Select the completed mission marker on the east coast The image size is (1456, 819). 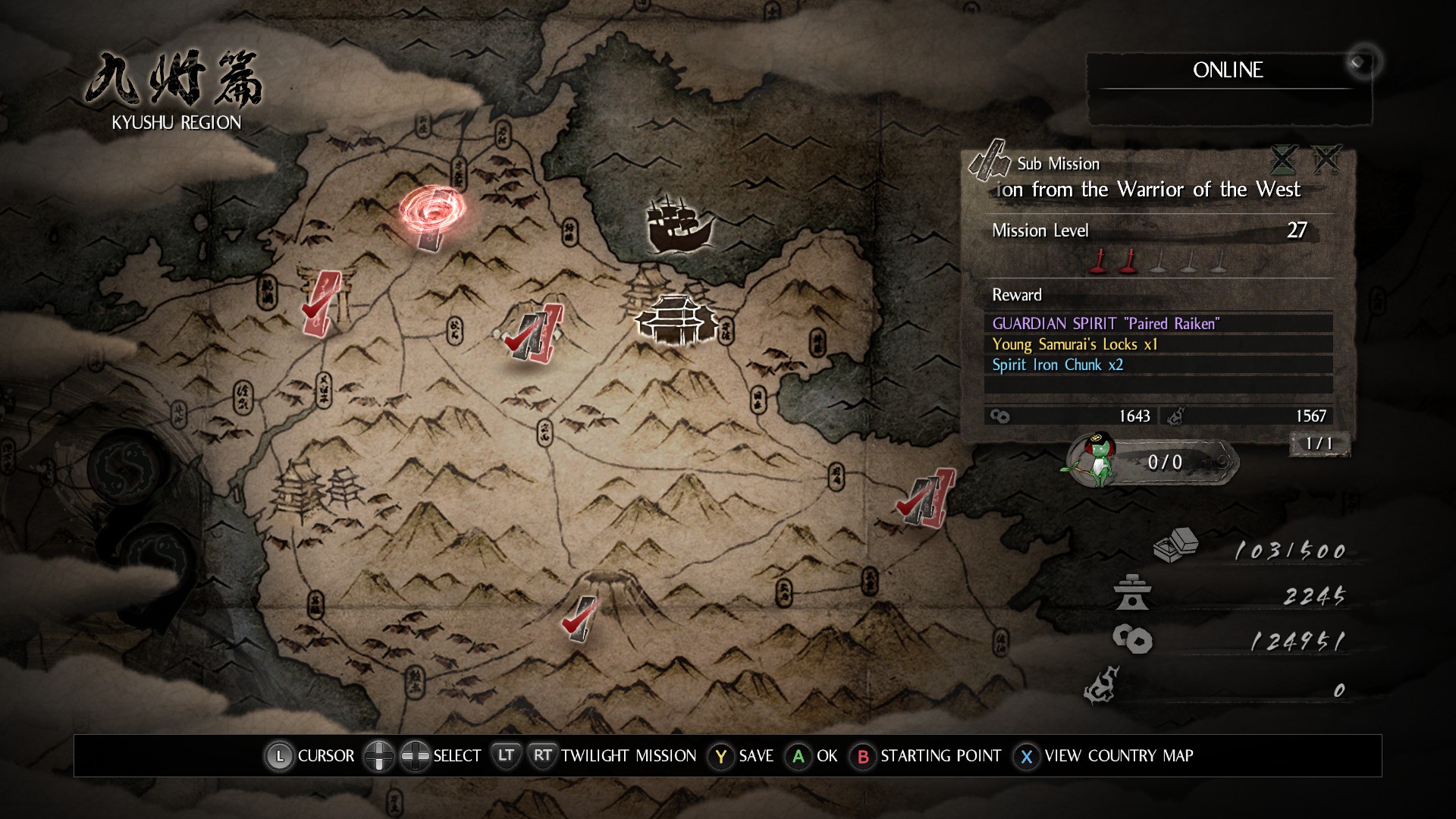926,497
